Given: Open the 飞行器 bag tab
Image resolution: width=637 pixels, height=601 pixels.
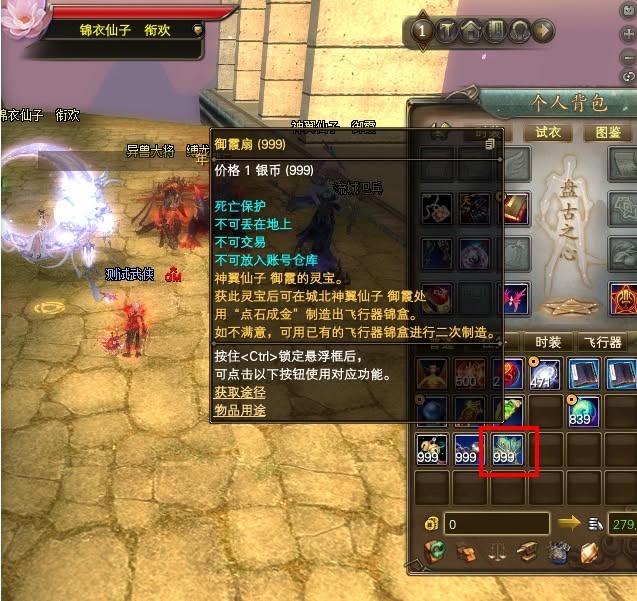Looking at the screenshot, I should tap(603, 342).
